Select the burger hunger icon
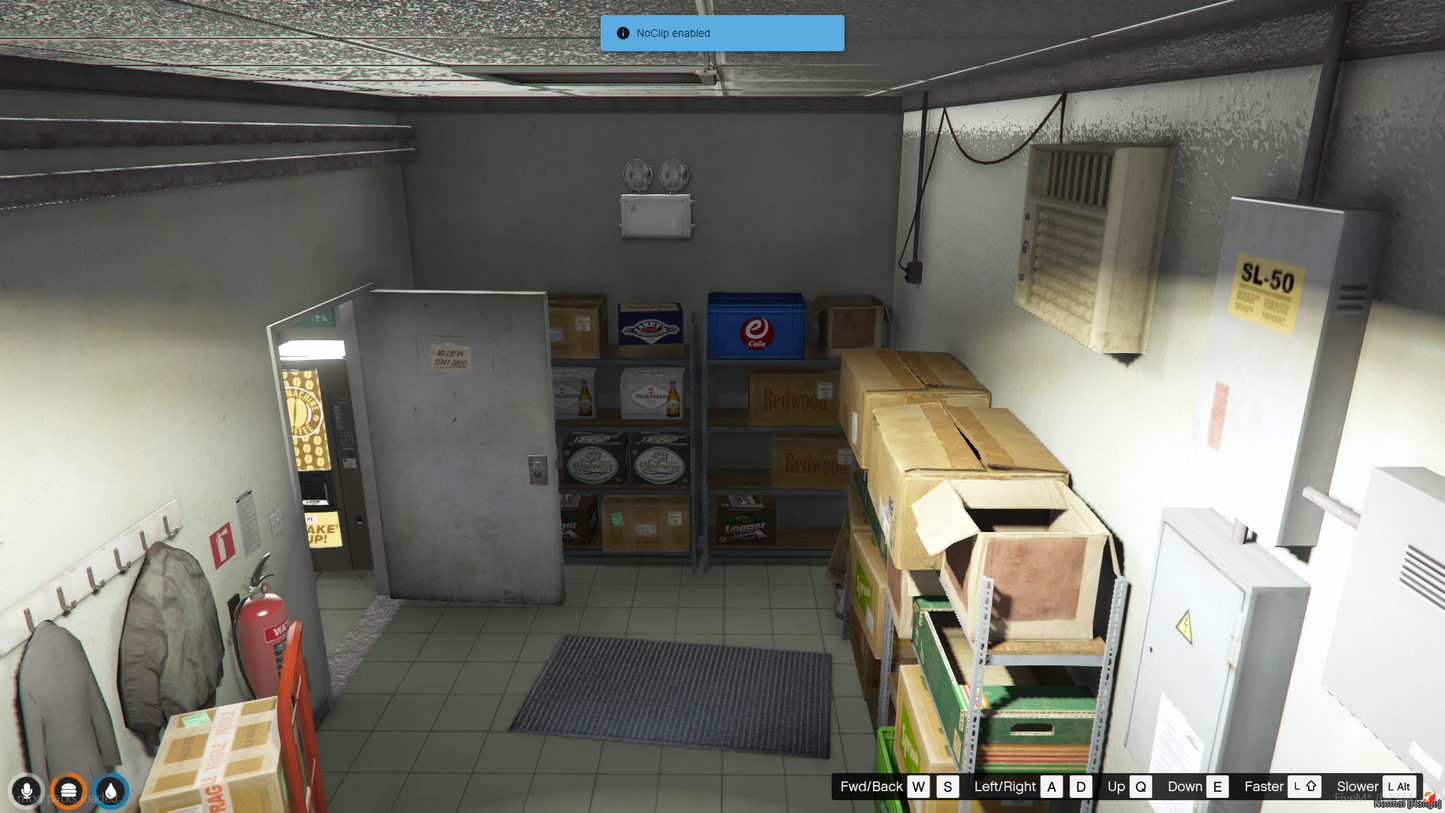Image resolution: width=1445 pixels, height=813 pixels. [68, 791]
